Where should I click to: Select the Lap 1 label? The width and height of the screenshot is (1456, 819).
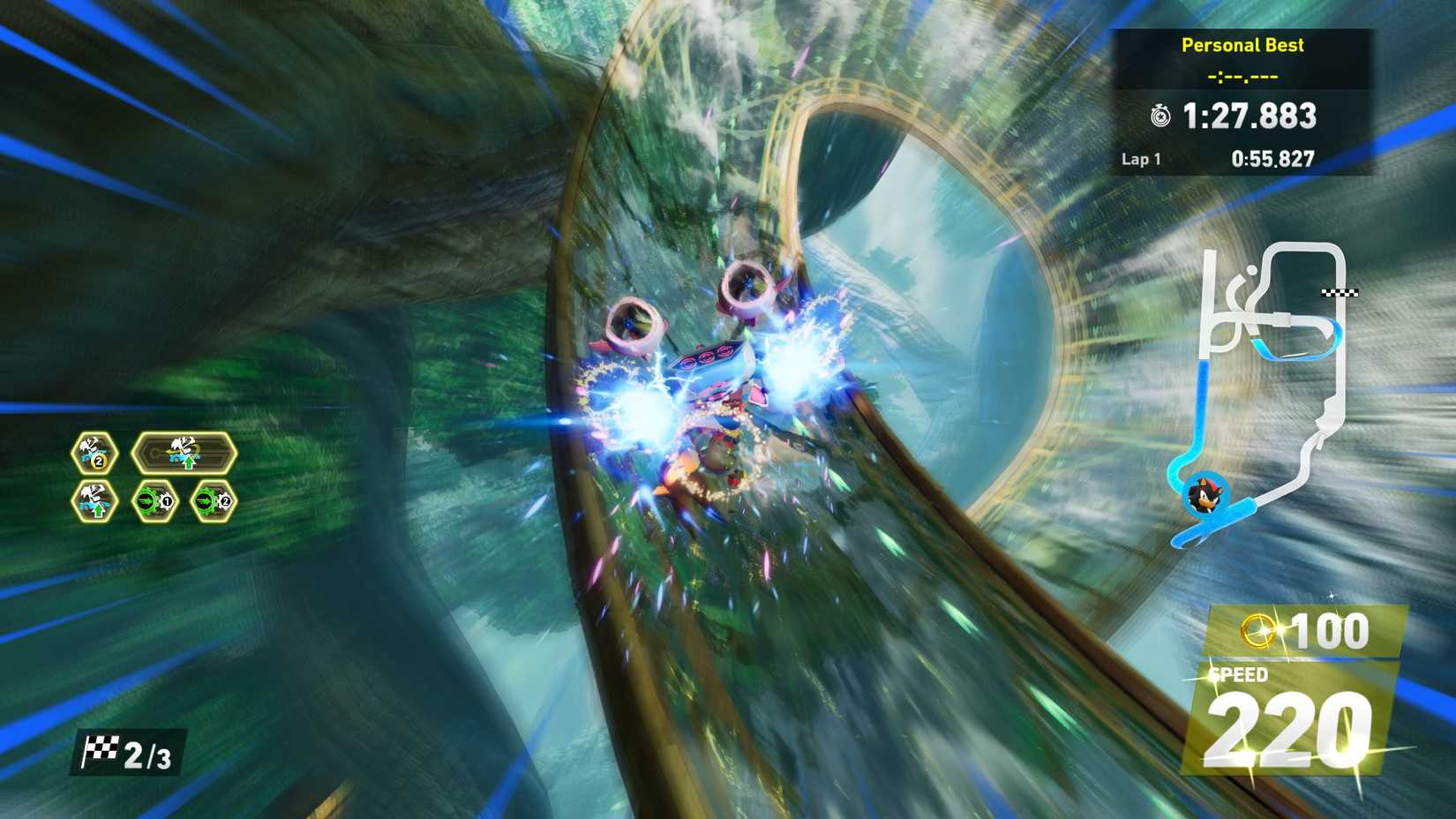tap(1144, 159)
